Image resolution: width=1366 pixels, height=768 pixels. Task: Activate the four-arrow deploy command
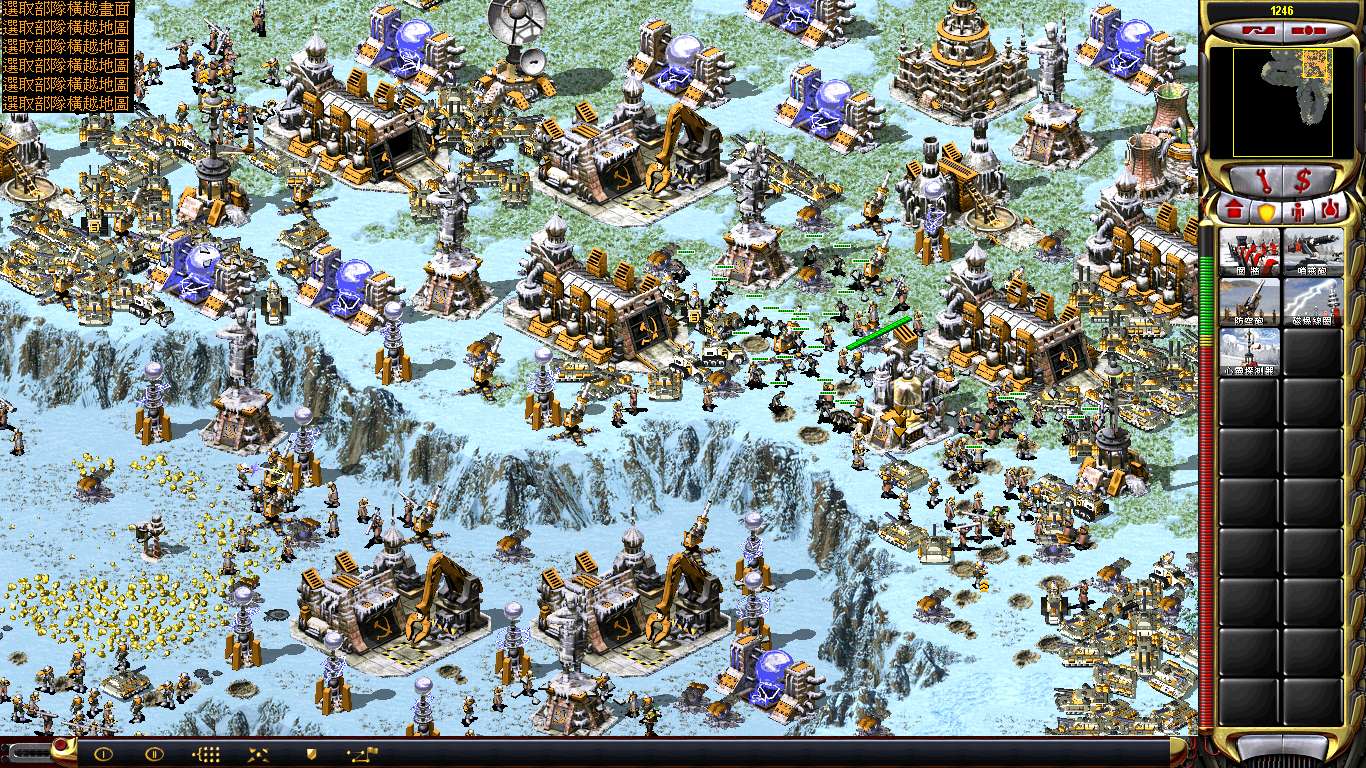click(257, 754)
